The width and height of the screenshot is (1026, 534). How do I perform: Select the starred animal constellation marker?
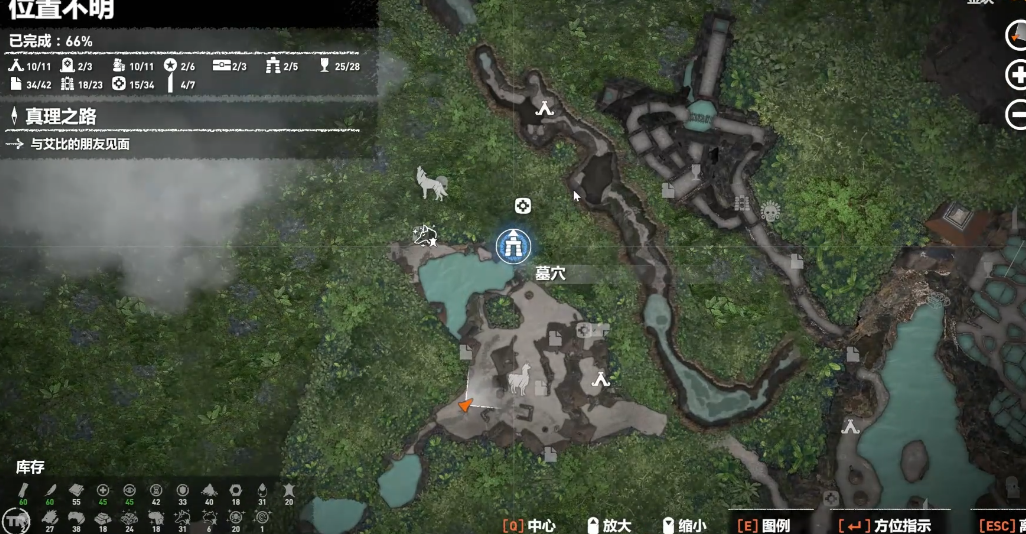click(428, 236)
